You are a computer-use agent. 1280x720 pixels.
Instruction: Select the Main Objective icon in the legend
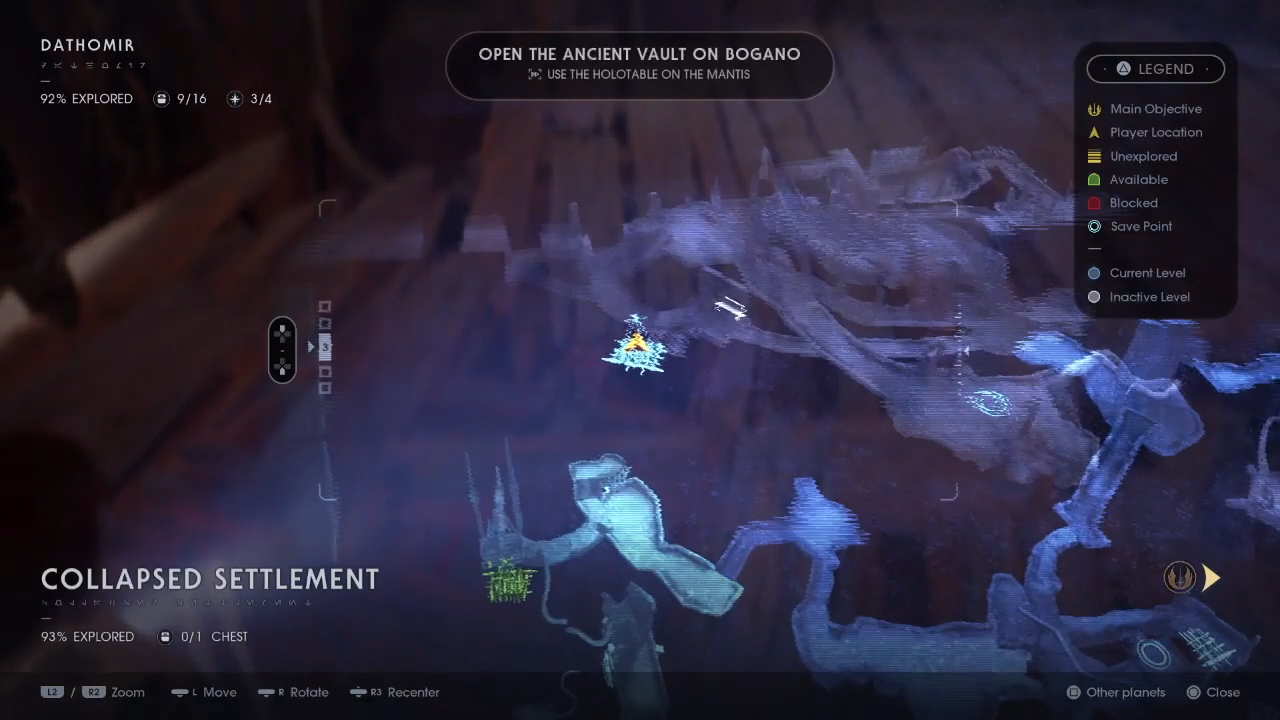(1093, 109)
